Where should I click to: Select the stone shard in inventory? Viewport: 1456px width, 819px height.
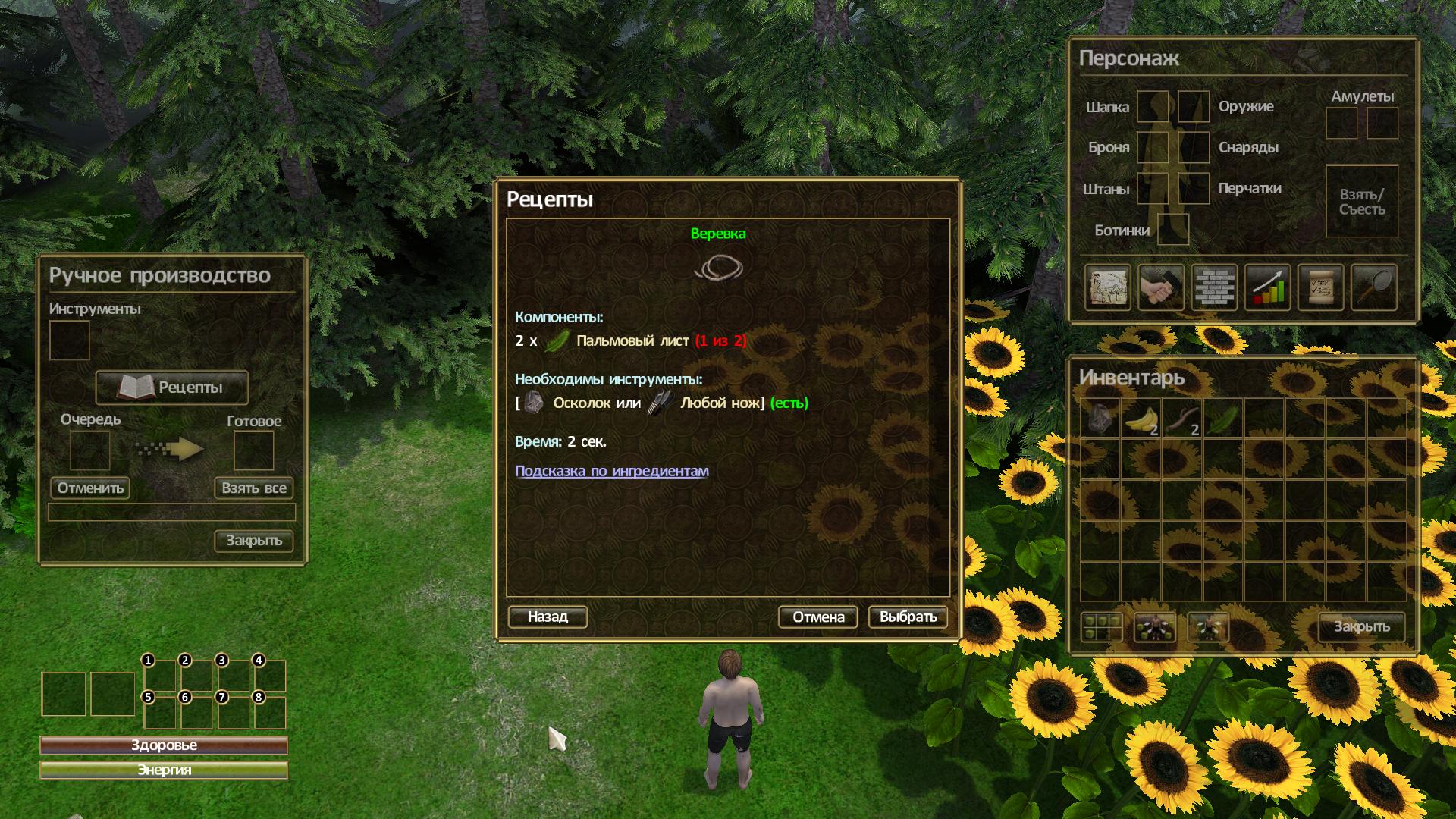pyautogui.click(x=1100, y=419)
